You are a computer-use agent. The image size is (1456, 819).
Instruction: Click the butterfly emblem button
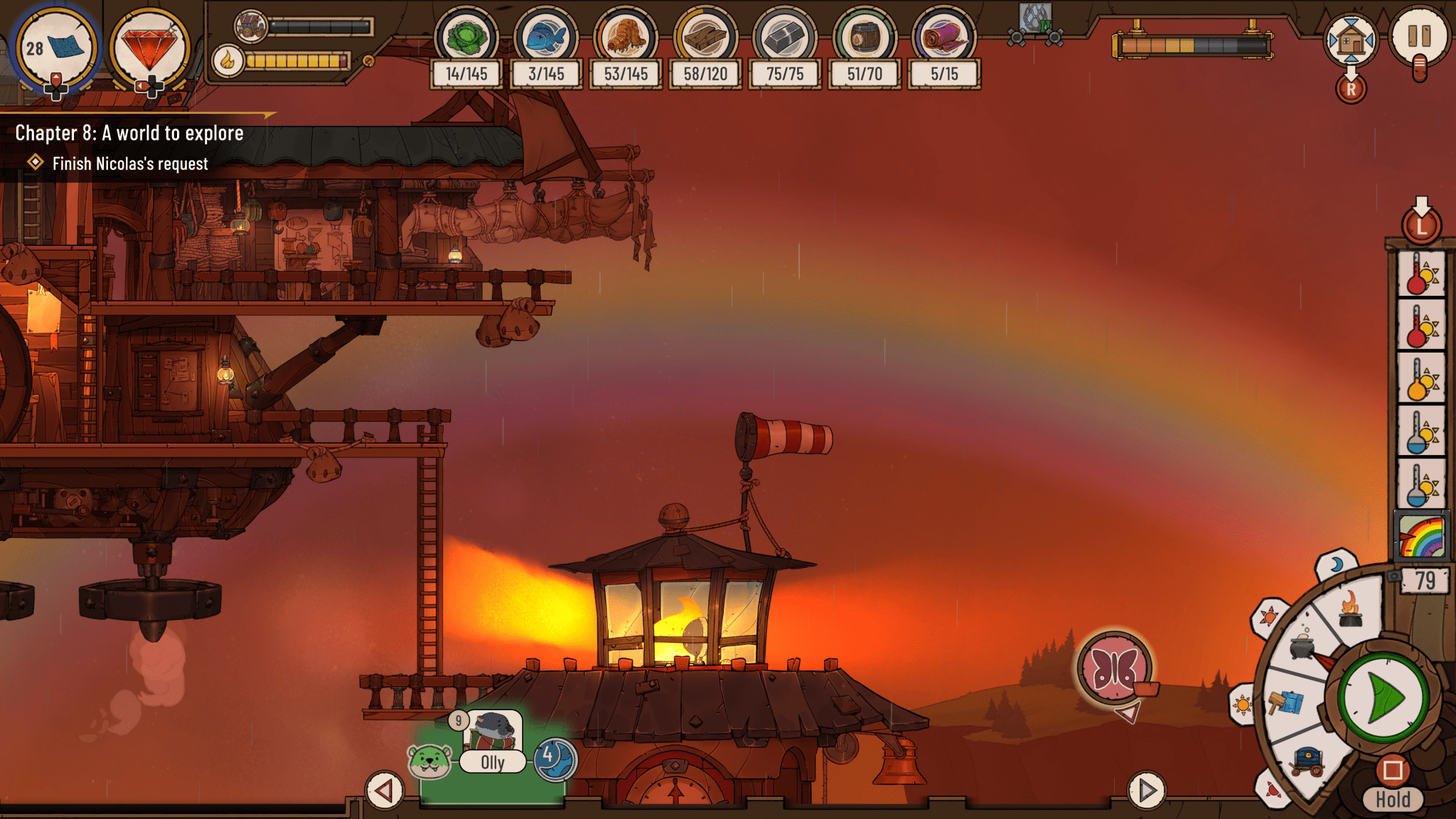tap(1115, 668)
